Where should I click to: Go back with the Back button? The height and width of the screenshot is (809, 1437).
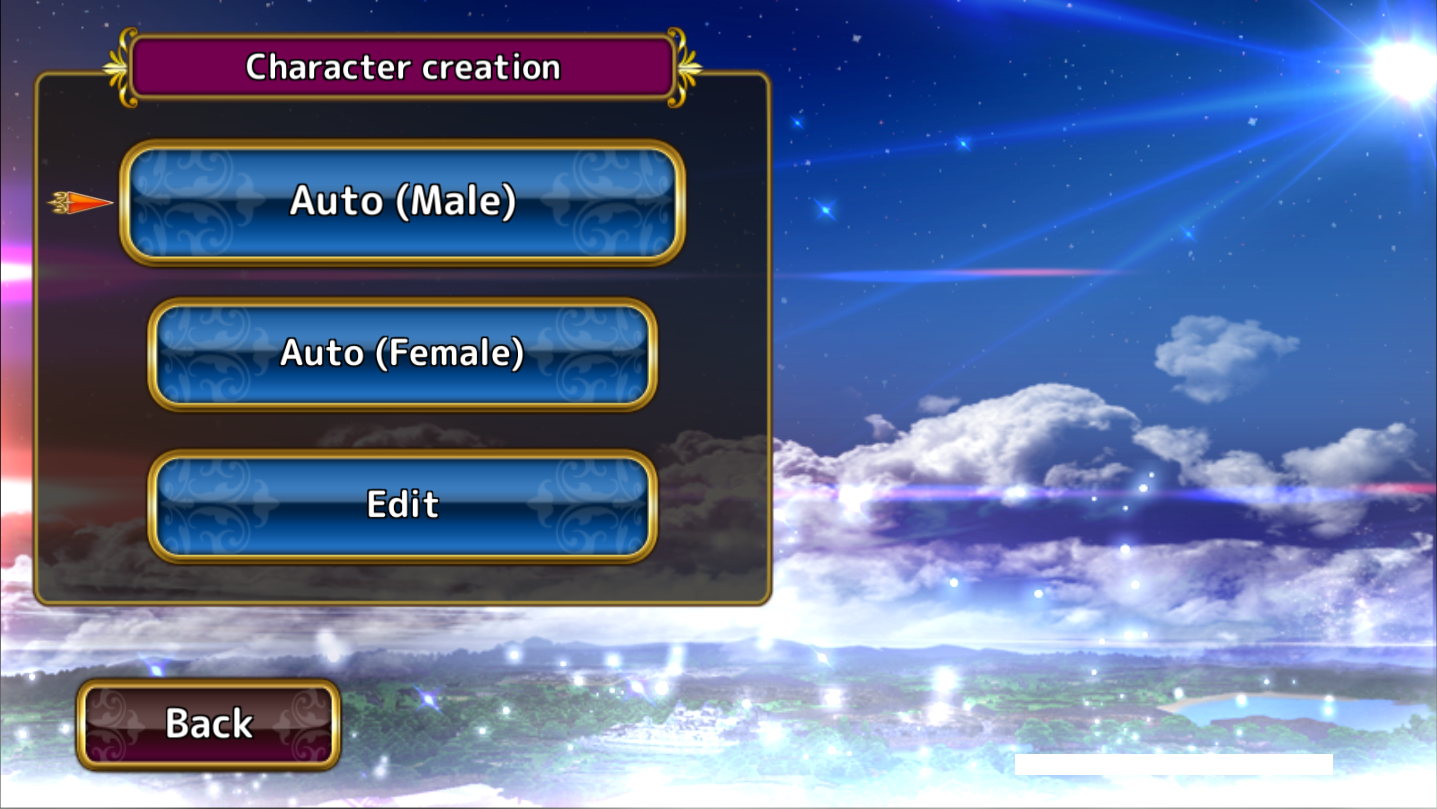tap(209, 724)
